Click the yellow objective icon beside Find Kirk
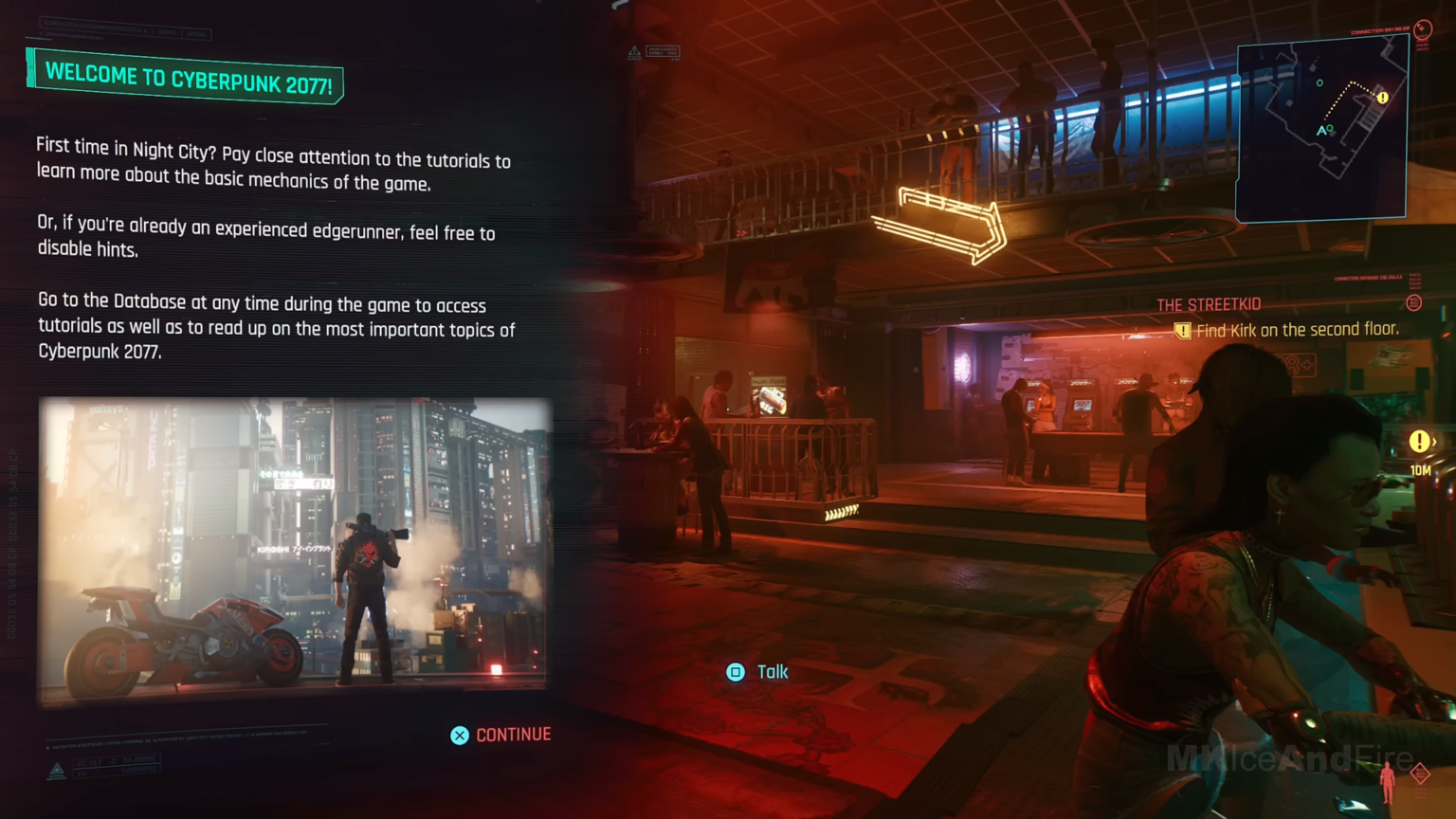The width and height of the screenshot is (1456, 819). point(1181,330)
